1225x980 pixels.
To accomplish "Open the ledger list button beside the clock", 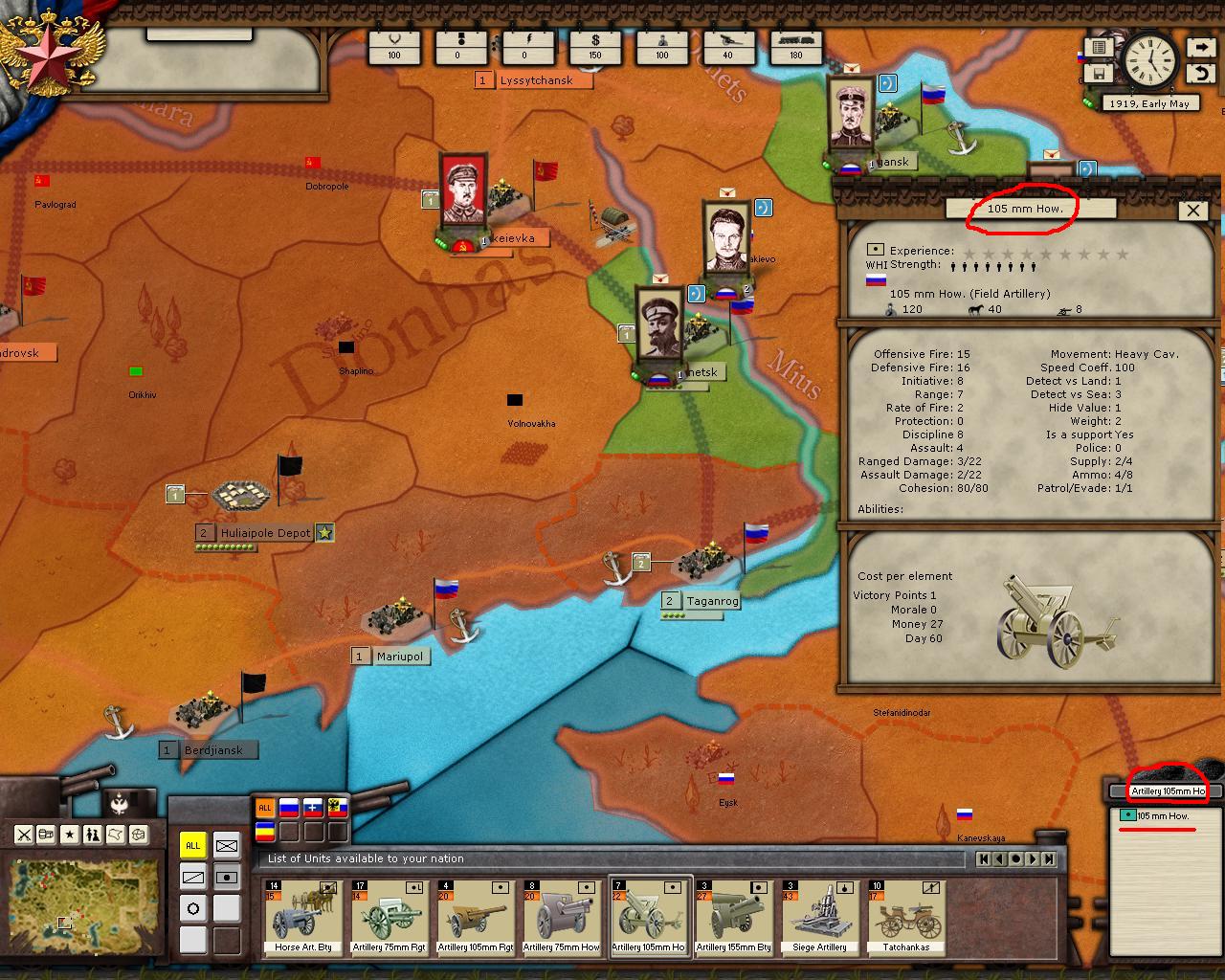I will tap(1099, 47).
